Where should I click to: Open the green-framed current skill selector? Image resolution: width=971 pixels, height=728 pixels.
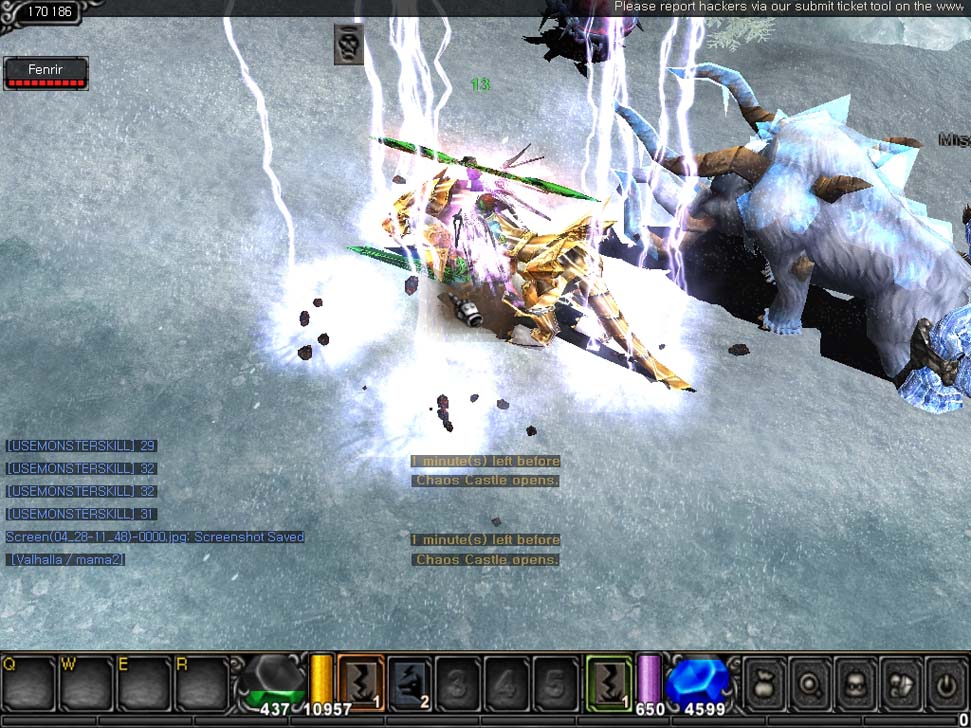(x=608, y=682)
